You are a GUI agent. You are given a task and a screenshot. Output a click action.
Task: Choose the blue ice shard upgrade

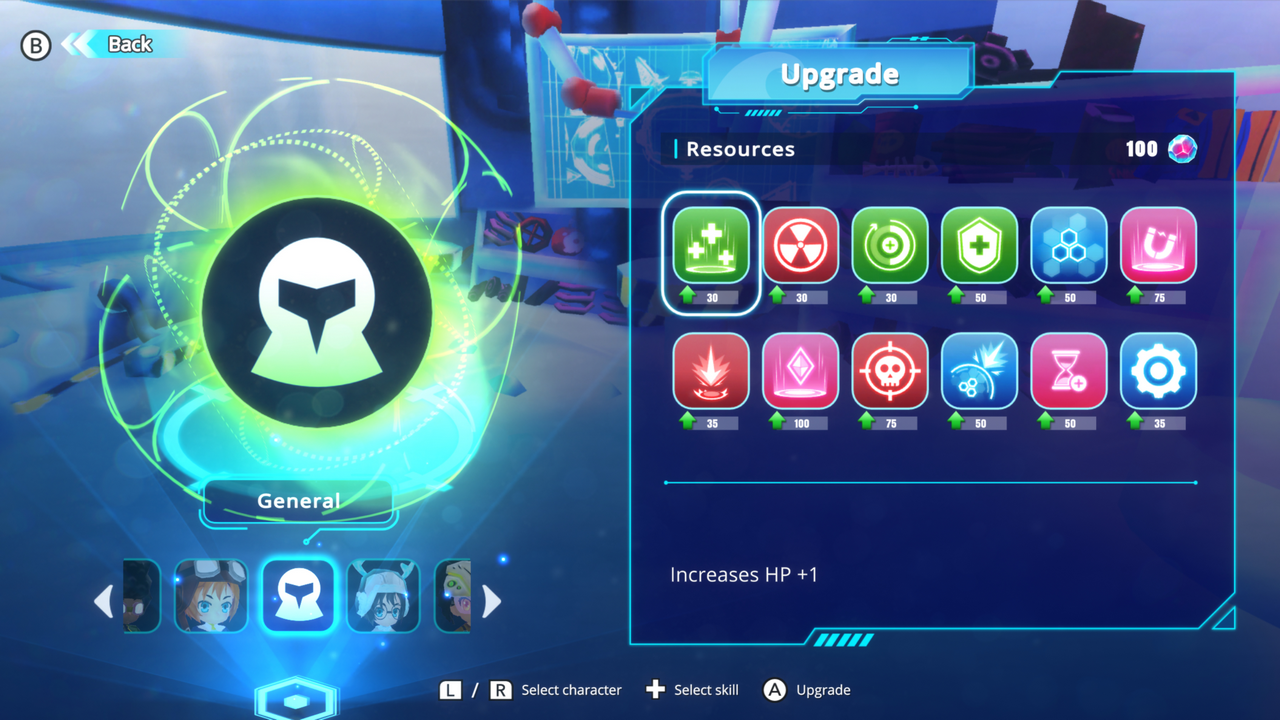(x=980, y=371)
